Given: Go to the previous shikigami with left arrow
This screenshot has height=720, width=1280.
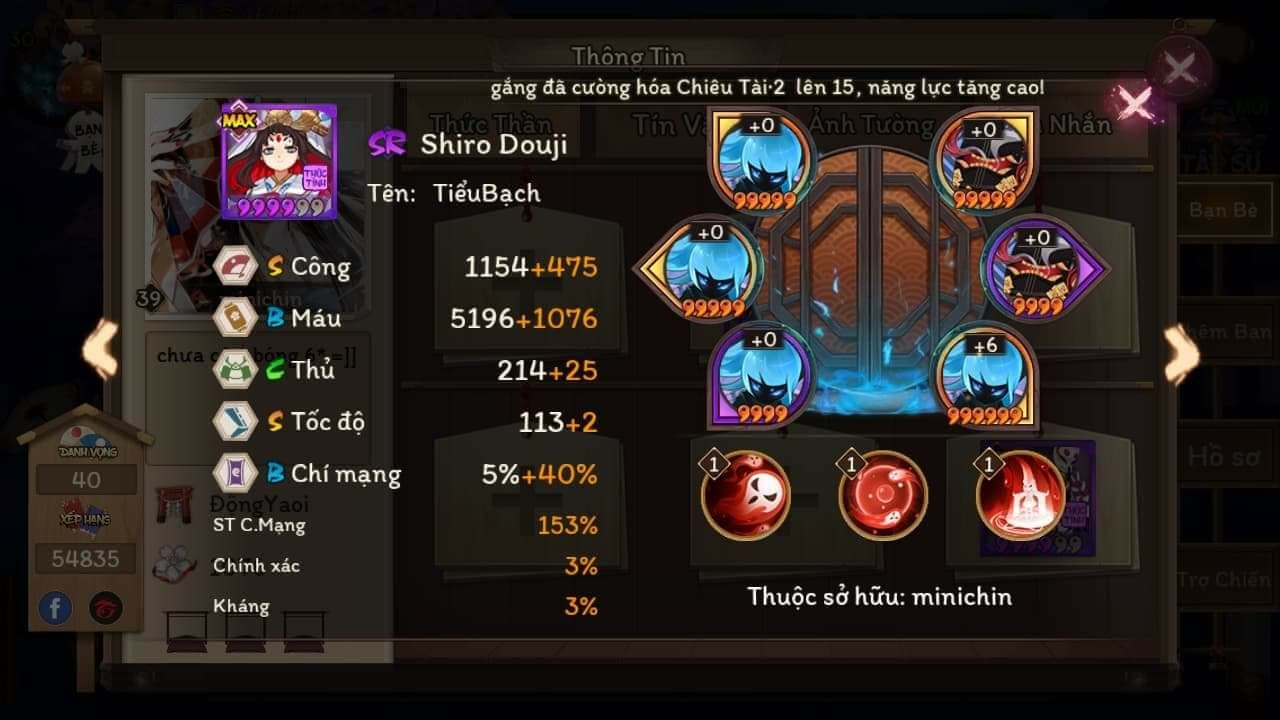Looking at the screenshot, I should click(100, 352).
